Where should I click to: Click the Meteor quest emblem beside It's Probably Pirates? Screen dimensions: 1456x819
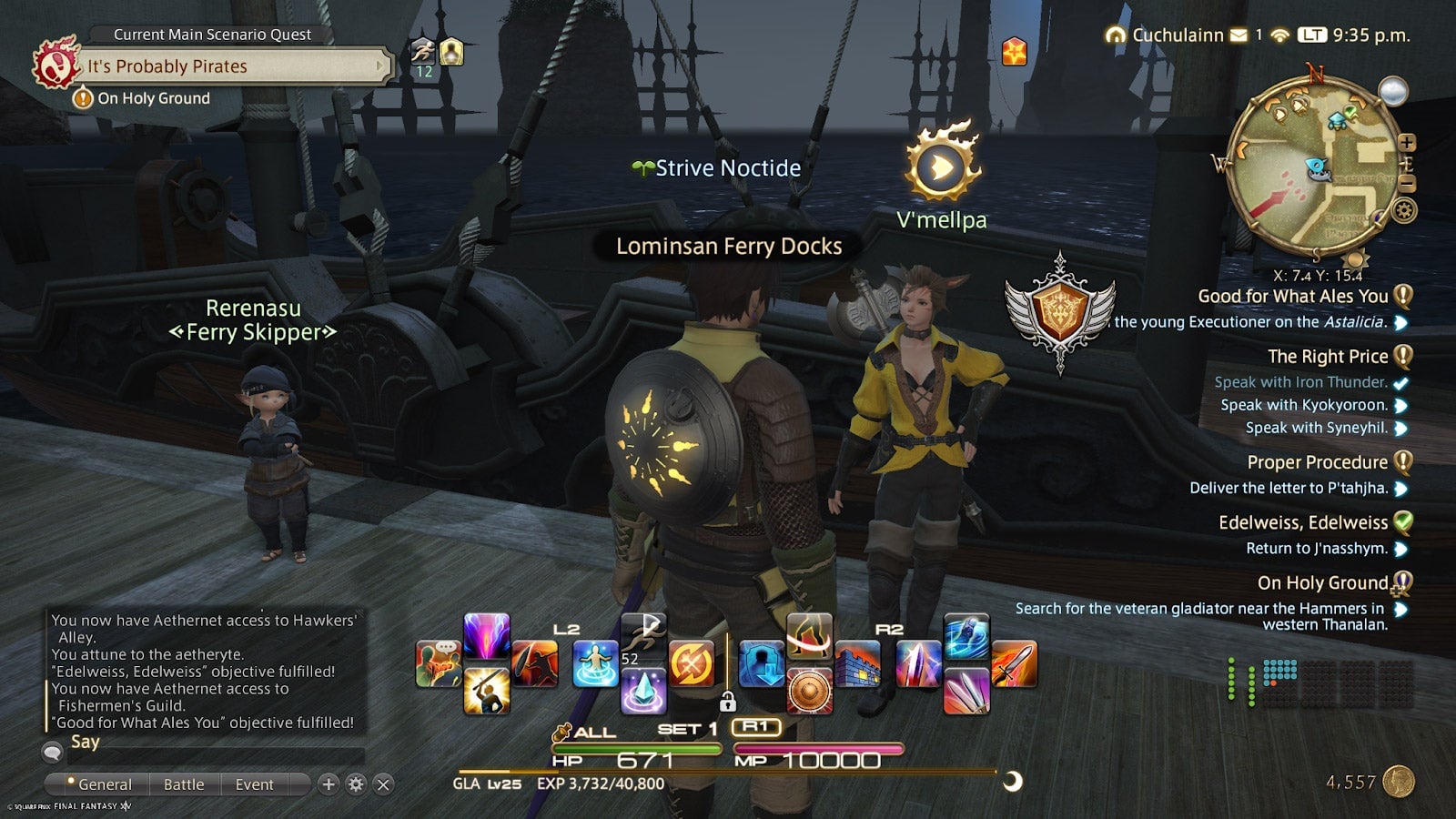click(x=56, y=64)
